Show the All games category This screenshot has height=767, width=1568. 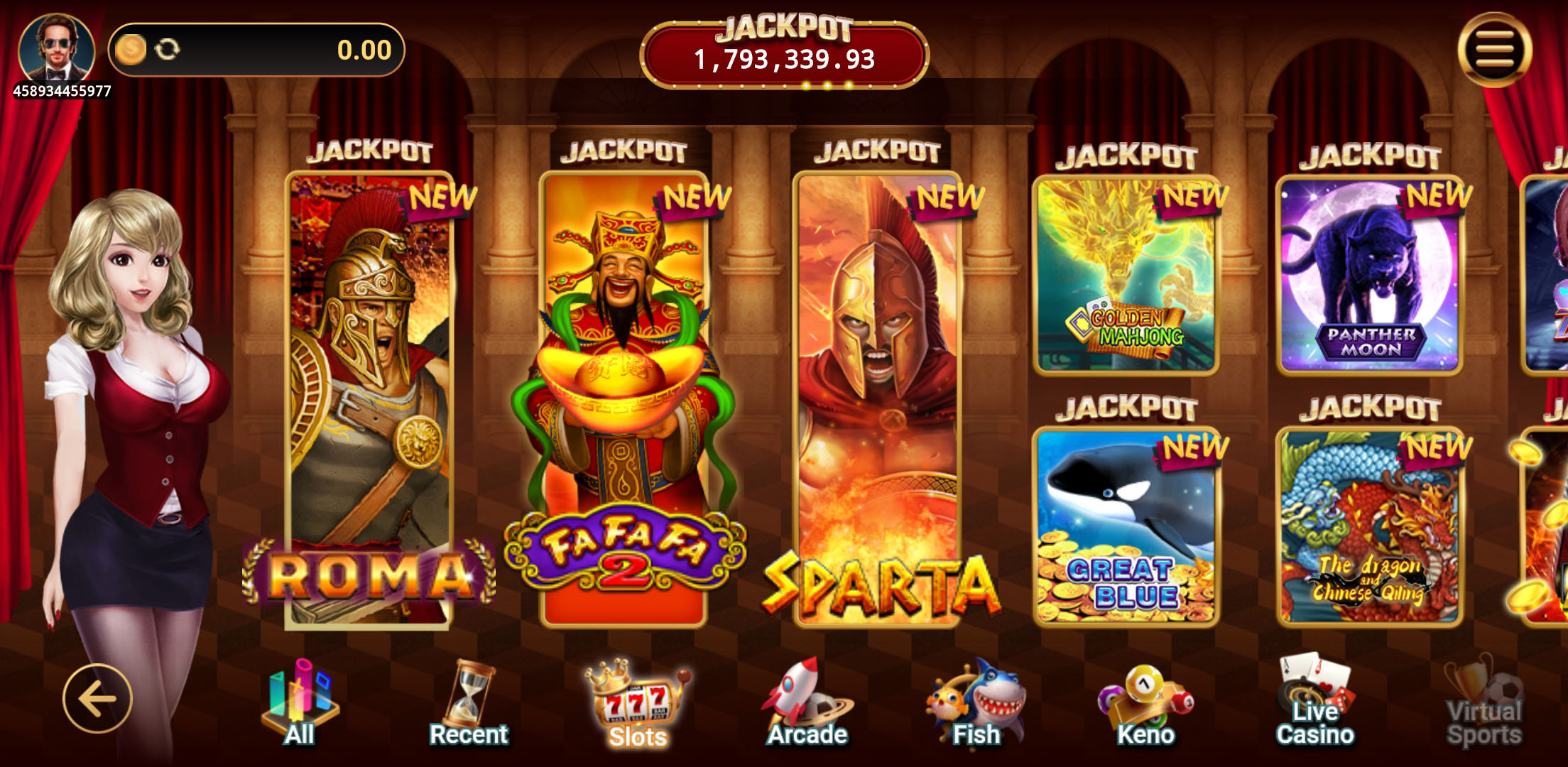click(300, 705)
